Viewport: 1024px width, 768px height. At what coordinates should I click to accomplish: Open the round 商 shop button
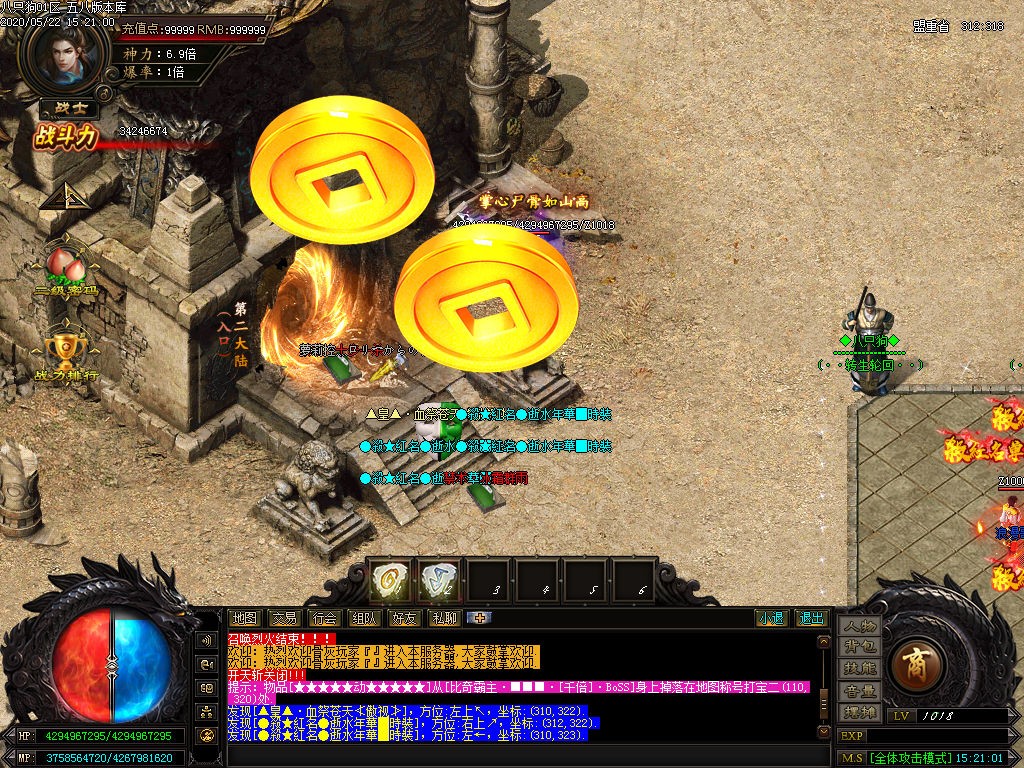pos(915,665)
